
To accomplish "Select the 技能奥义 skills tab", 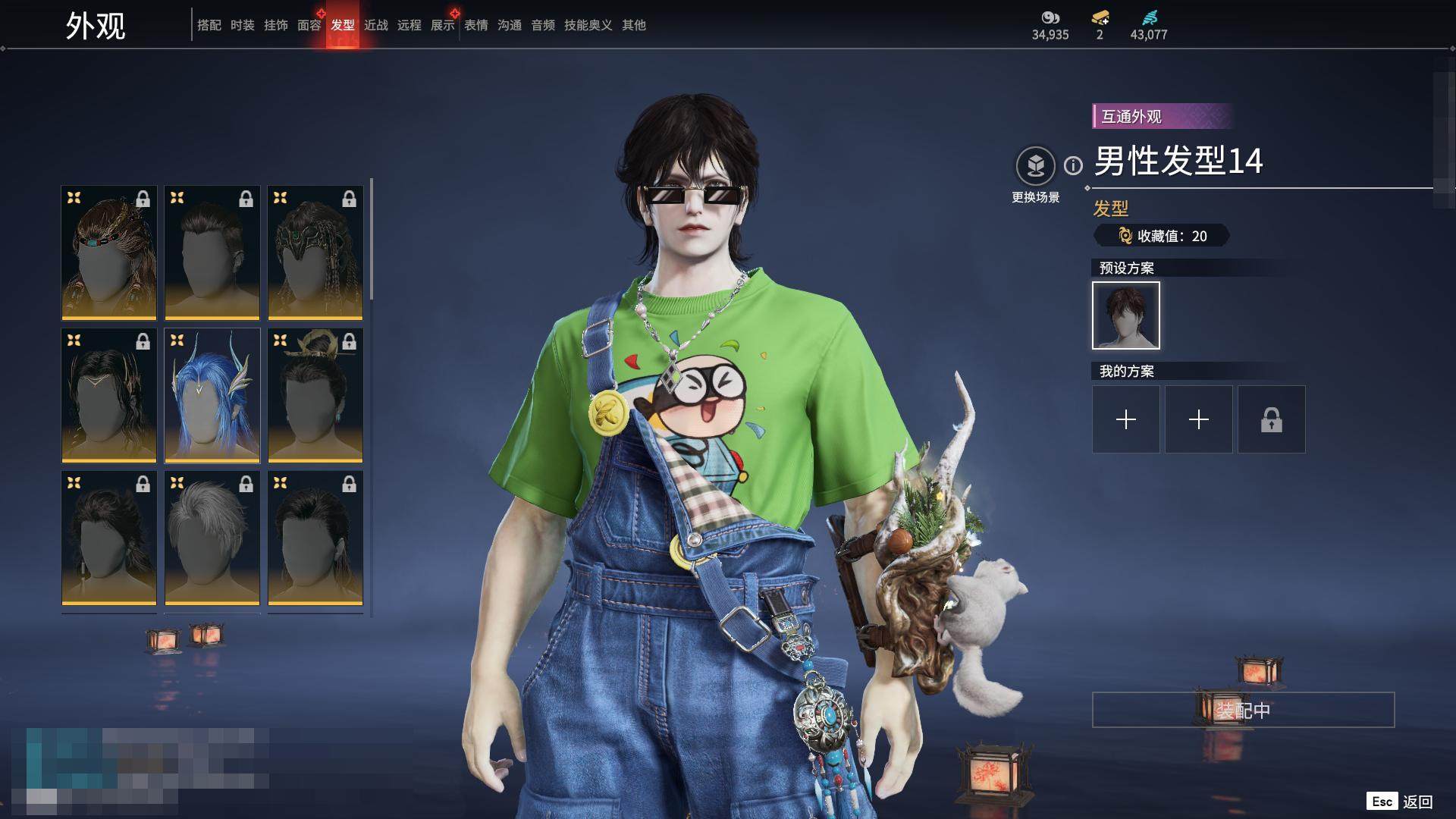I will coord(588,25).
